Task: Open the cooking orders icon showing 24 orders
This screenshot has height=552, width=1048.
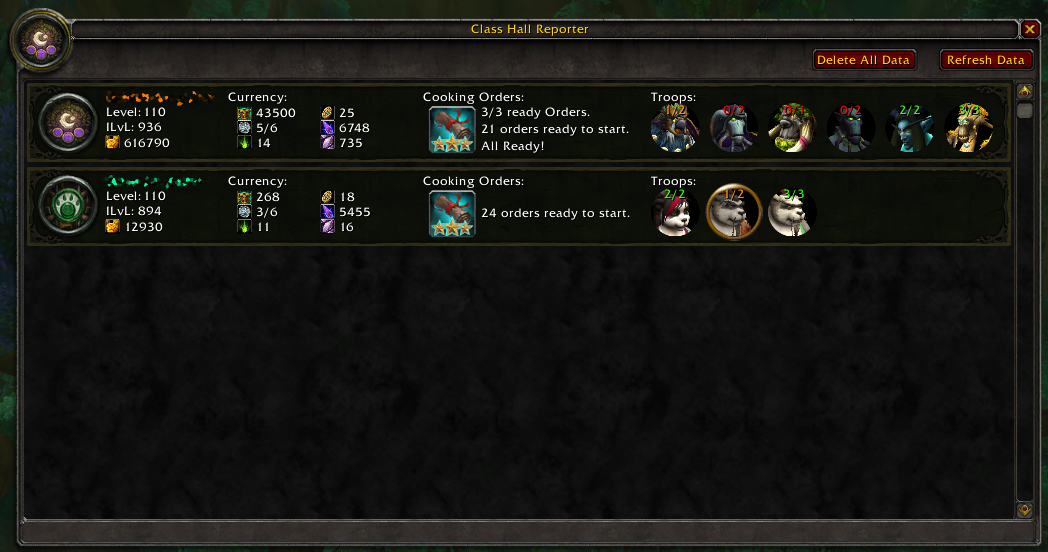Action: tap(452, 213)
